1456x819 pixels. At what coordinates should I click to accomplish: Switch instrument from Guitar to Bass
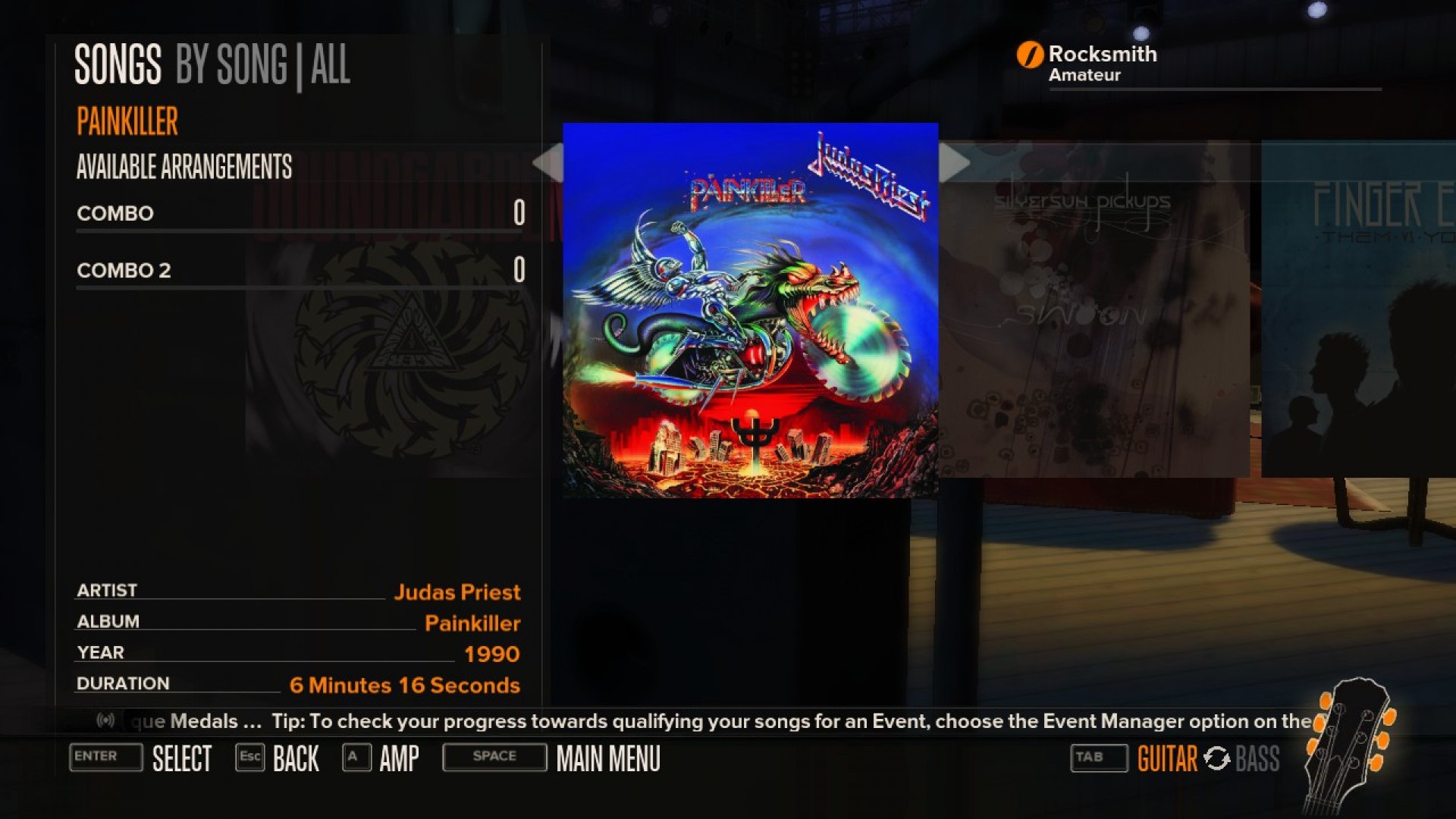(1259, 758)
